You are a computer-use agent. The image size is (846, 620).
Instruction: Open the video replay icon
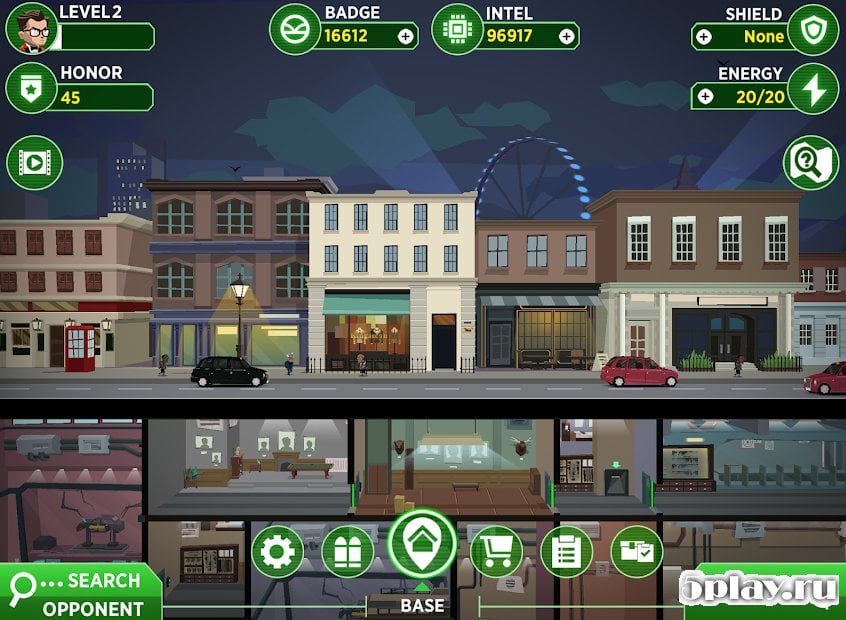35,162
